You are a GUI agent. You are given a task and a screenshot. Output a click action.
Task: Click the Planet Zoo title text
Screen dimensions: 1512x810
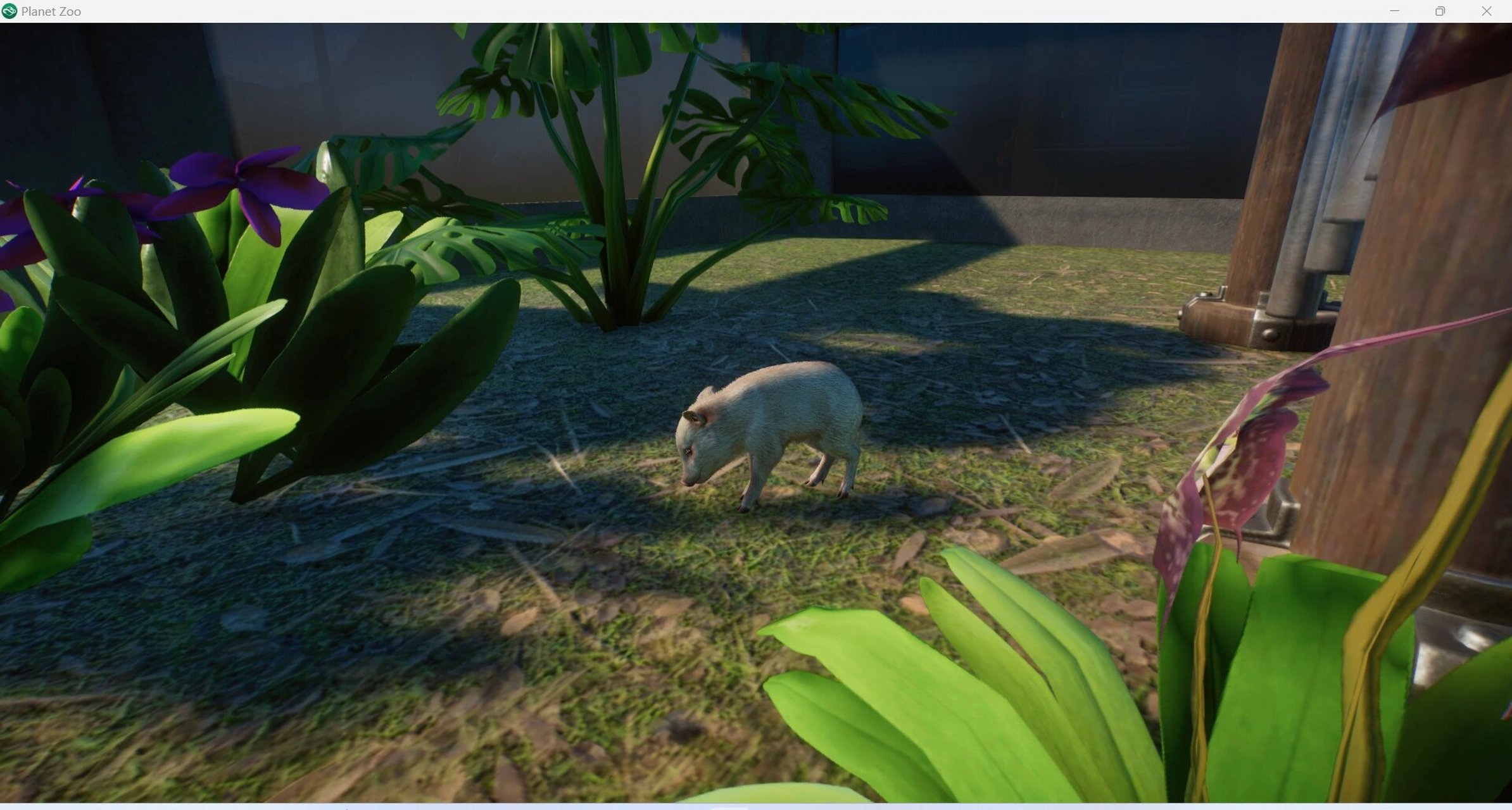click(x=51, y=11)
